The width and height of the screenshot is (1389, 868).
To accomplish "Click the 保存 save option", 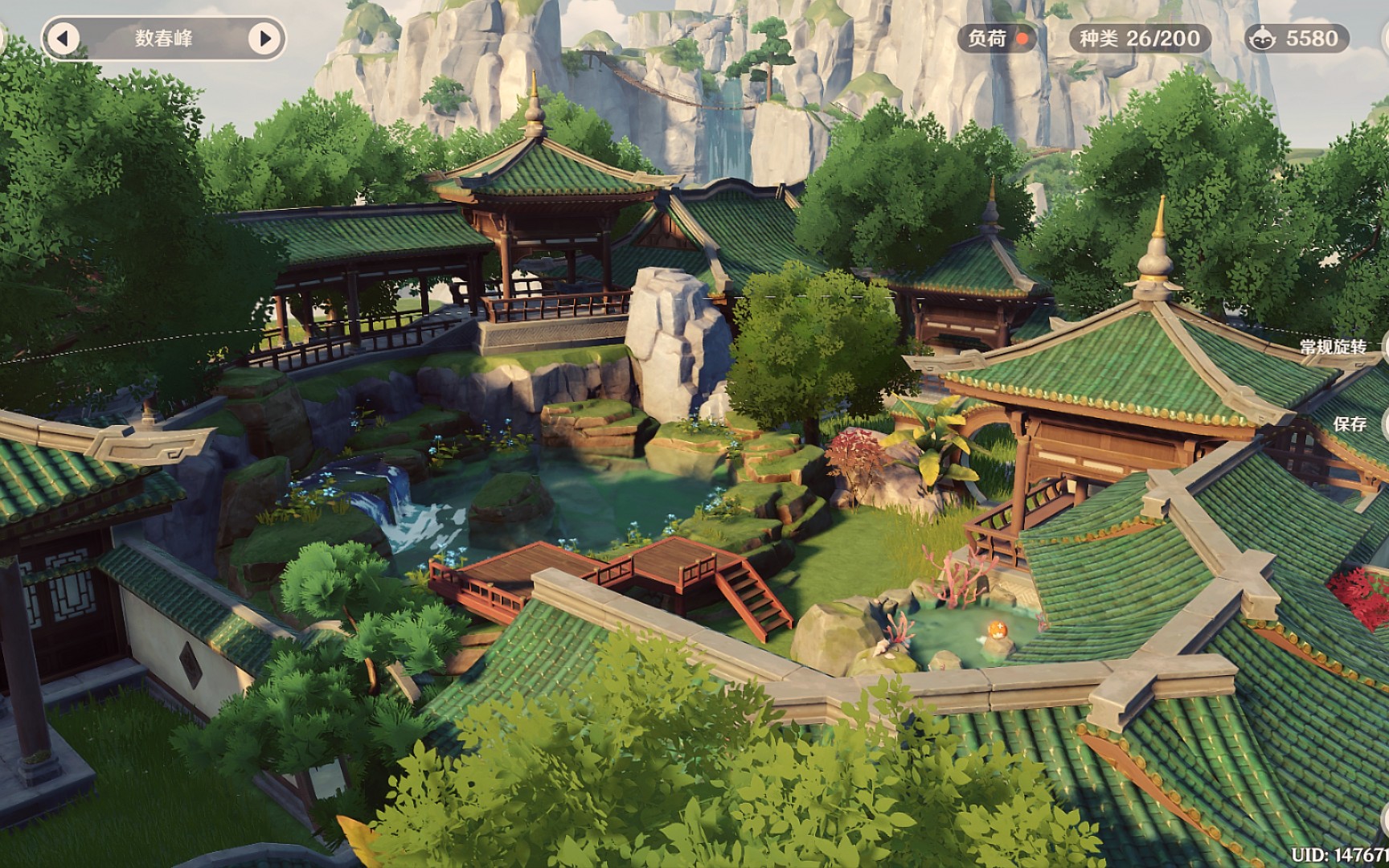I will (1350, 424).
